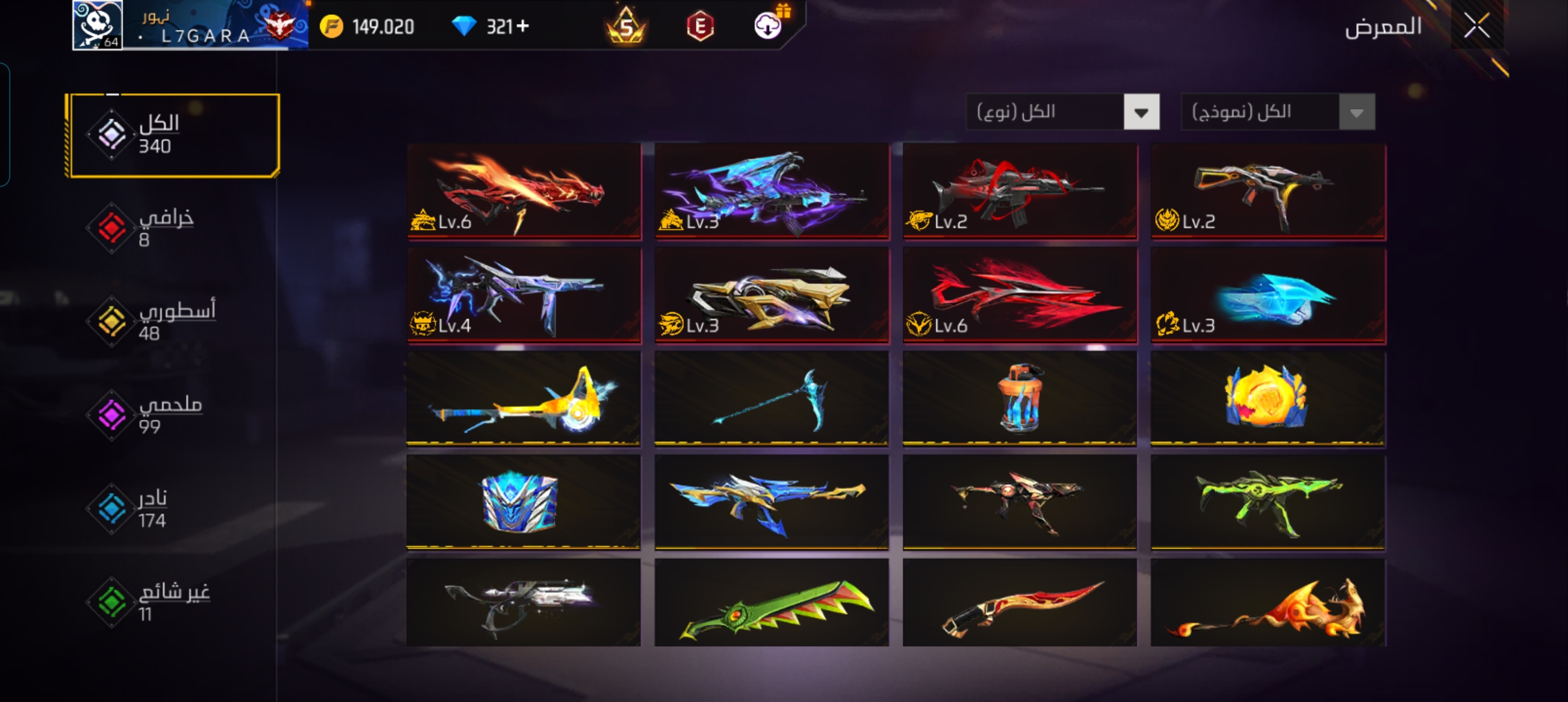This screenshot has width=1568, height=702.
Task: Select the الكل 340 category tab
Action: click(174, 135)
